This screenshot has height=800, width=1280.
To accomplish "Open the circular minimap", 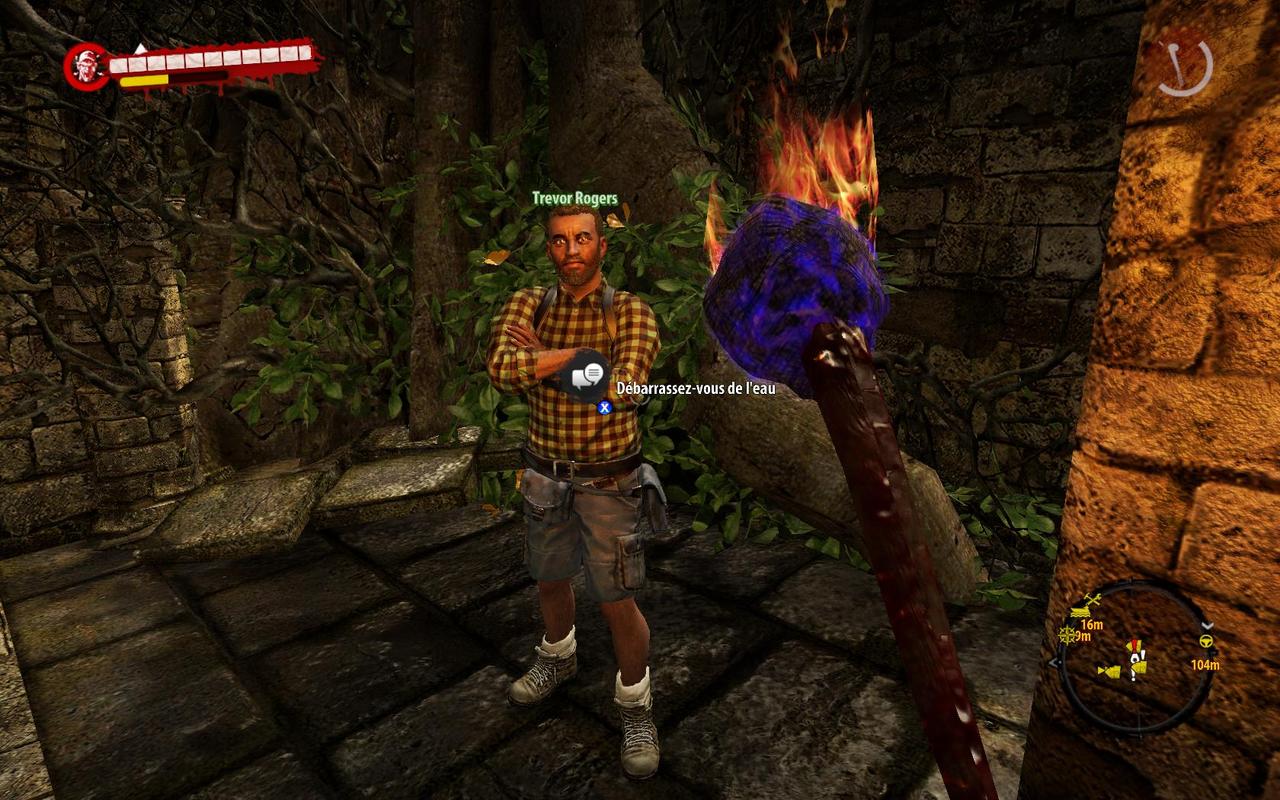I will point(1136,658).
